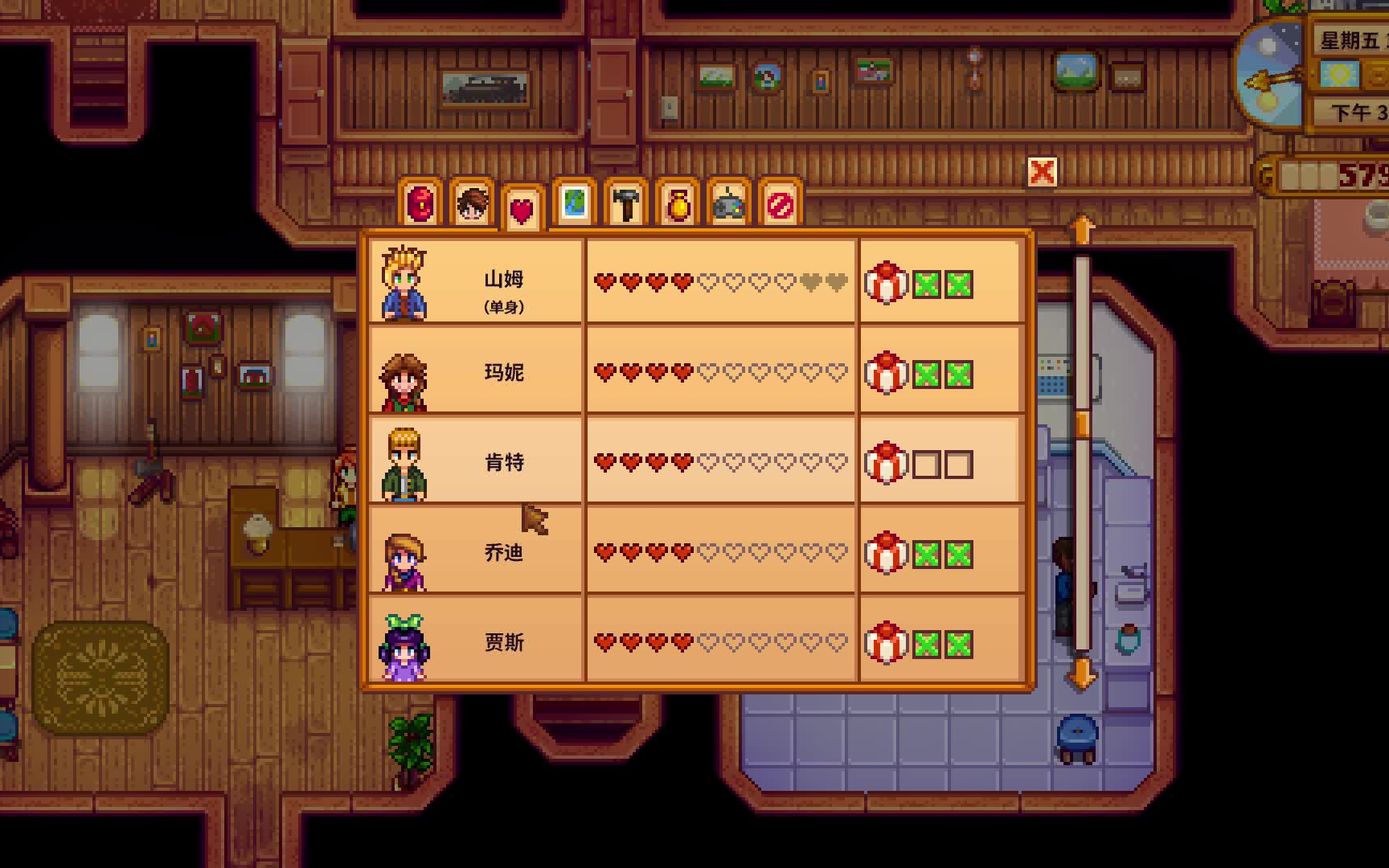The image size is (1389, 868).
Task: Close the menu with the red X
Action: (x=1042, y=172)
